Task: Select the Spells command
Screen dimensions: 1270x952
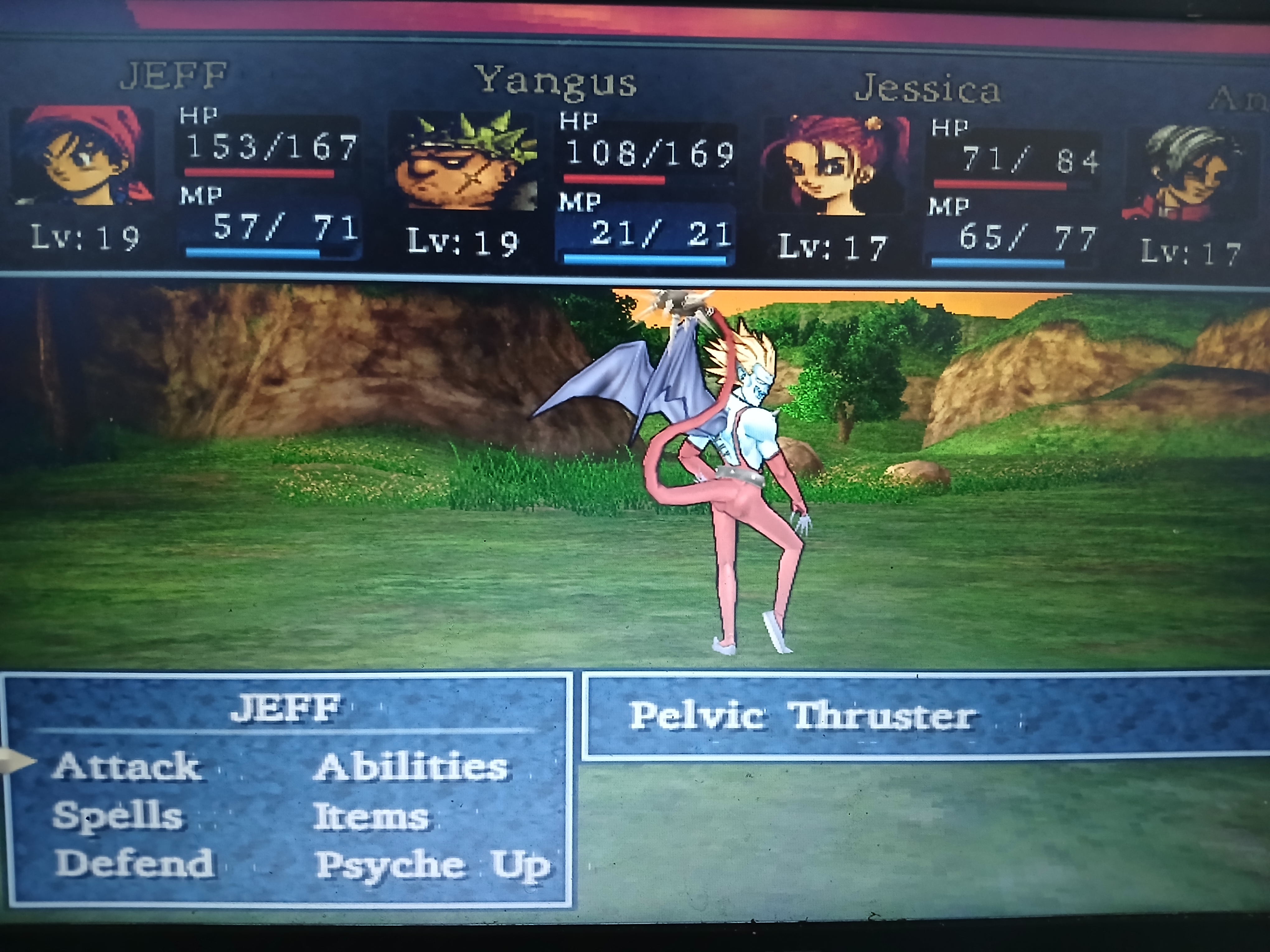Action: click(118, 815)
